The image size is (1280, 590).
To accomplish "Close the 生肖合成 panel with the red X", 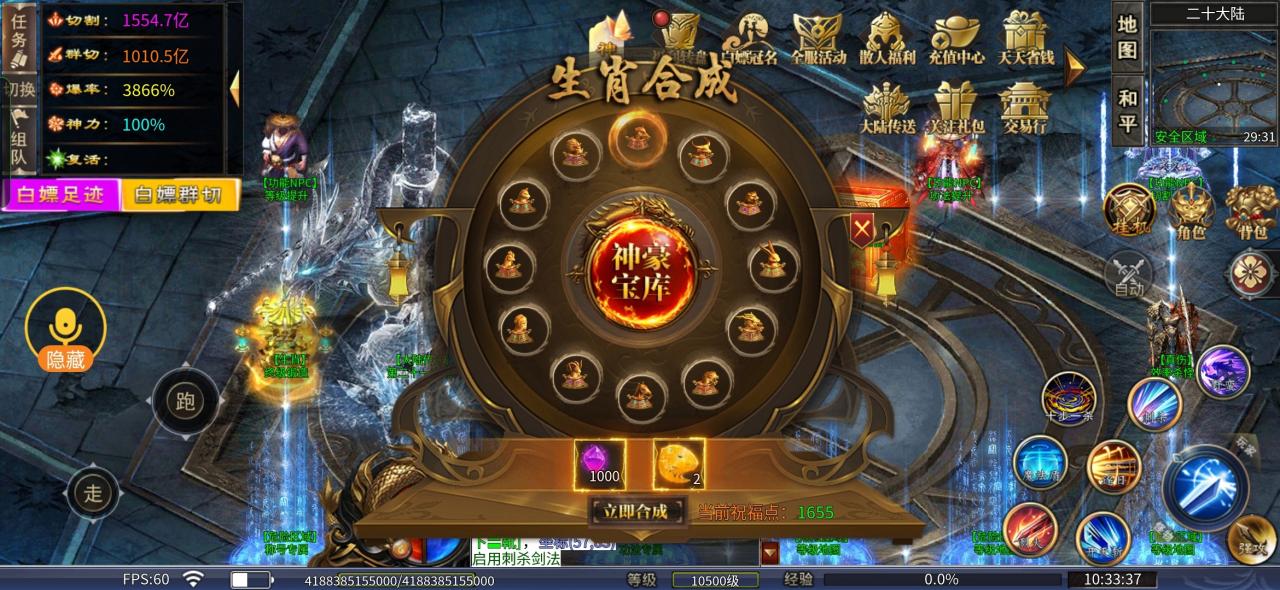I will click(x=861, y=231).
